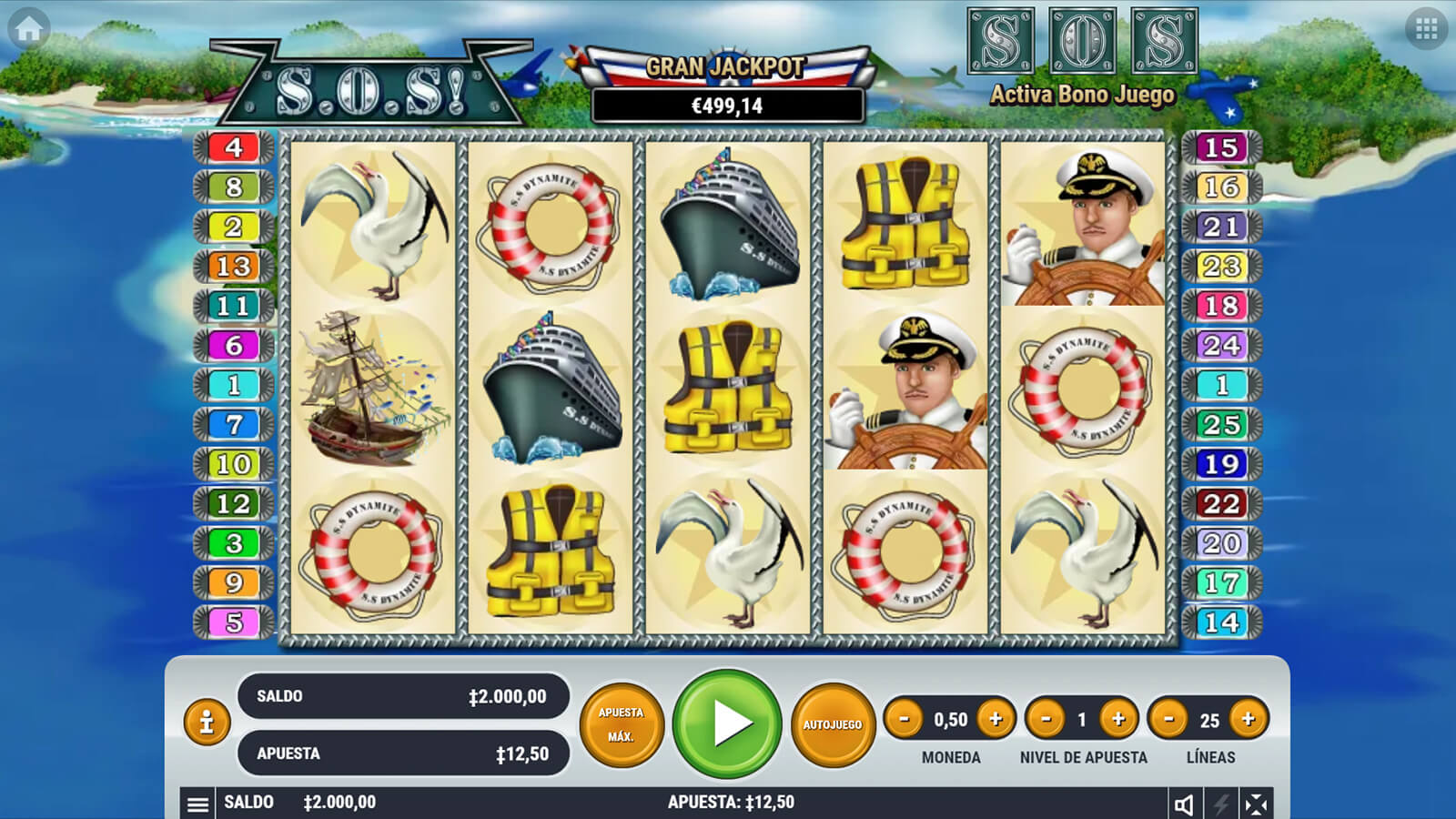Lower the Nivel de Apuesta
The height and width of the screenshot is (819, 1456).
tap(1046, 719)
